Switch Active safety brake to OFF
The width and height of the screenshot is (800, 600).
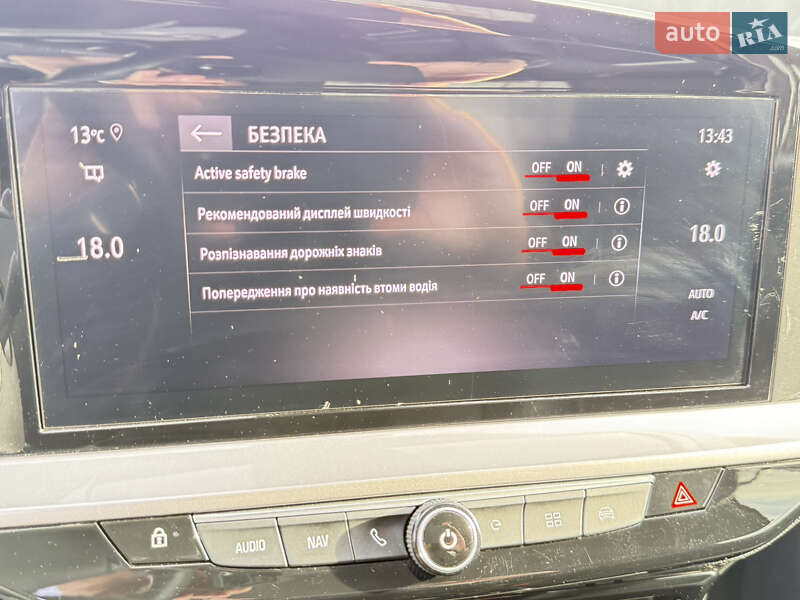(x=541, y=168)
